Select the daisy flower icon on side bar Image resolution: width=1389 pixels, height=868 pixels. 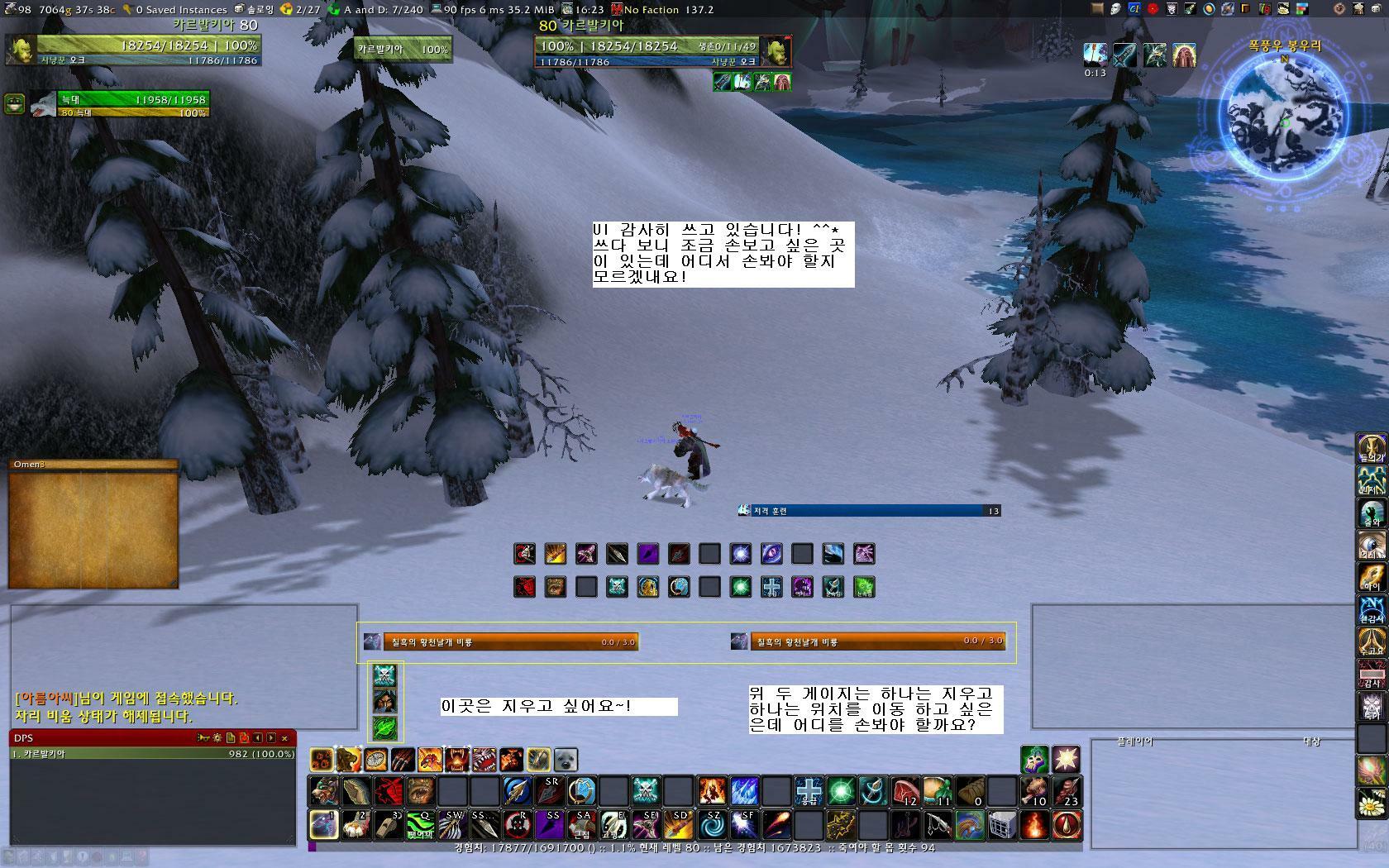tap(1372, 802)
